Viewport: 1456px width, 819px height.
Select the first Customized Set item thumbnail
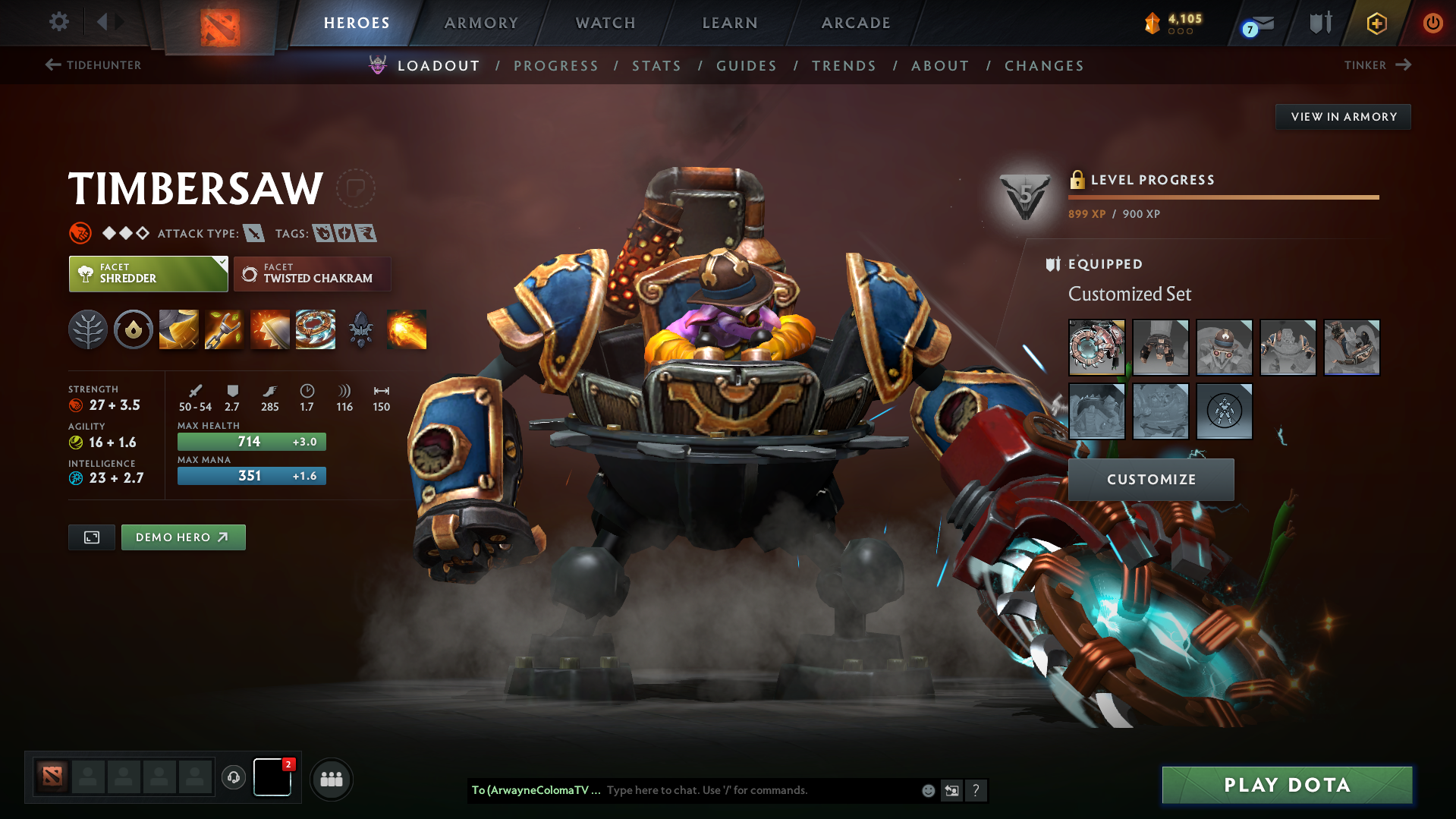[1096, 347]
